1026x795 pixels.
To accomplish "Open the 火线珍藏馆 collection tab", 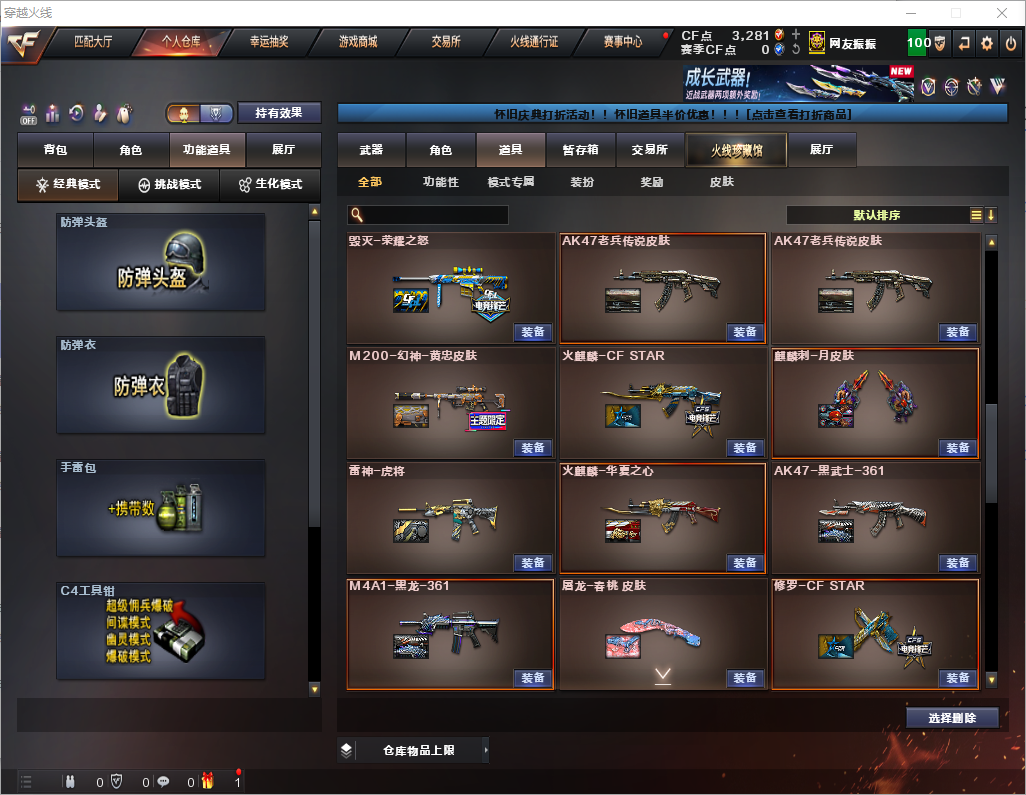I will (x=736, y=150).
